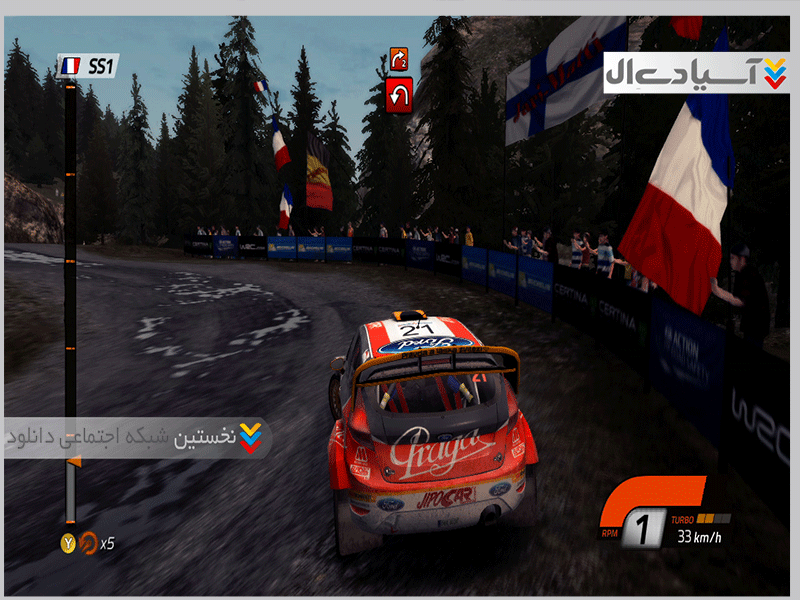Click the orange rewind icon
The image size is (800, 600).
[x=87, y=544]
